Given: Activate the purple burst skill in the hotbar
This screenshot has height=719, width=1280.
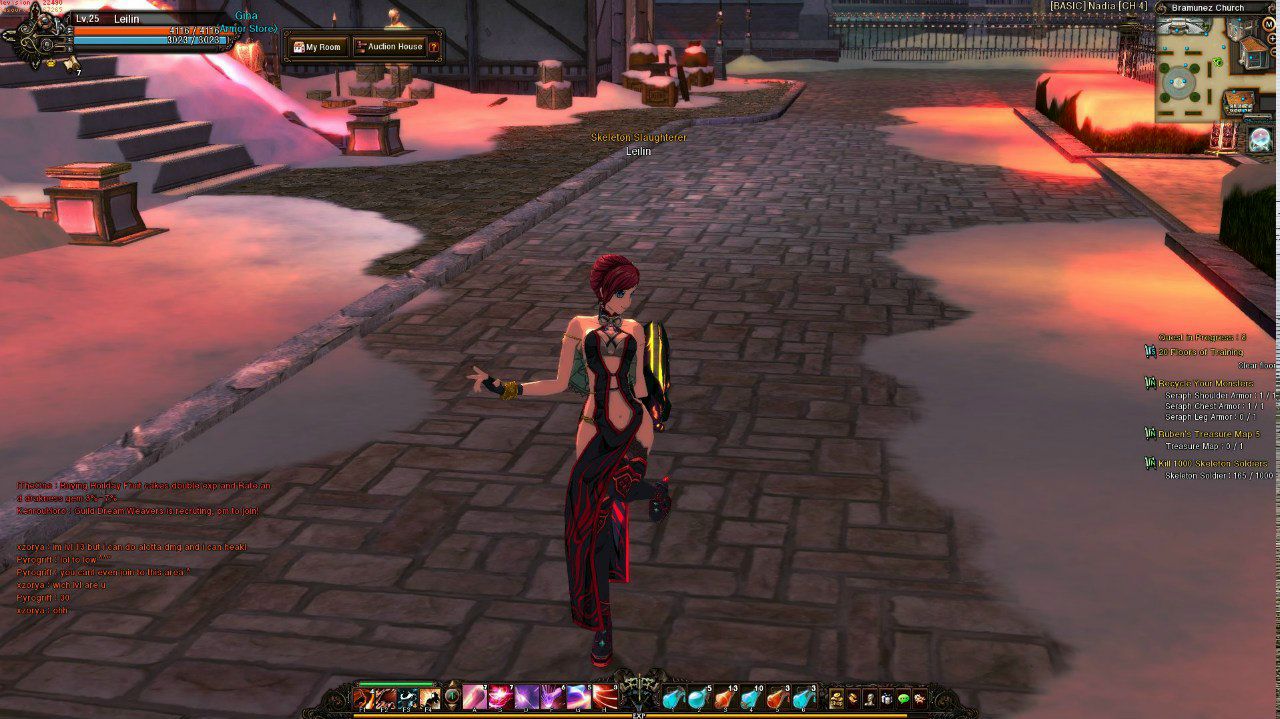Looking at the screenshot, I should point(525,698).
